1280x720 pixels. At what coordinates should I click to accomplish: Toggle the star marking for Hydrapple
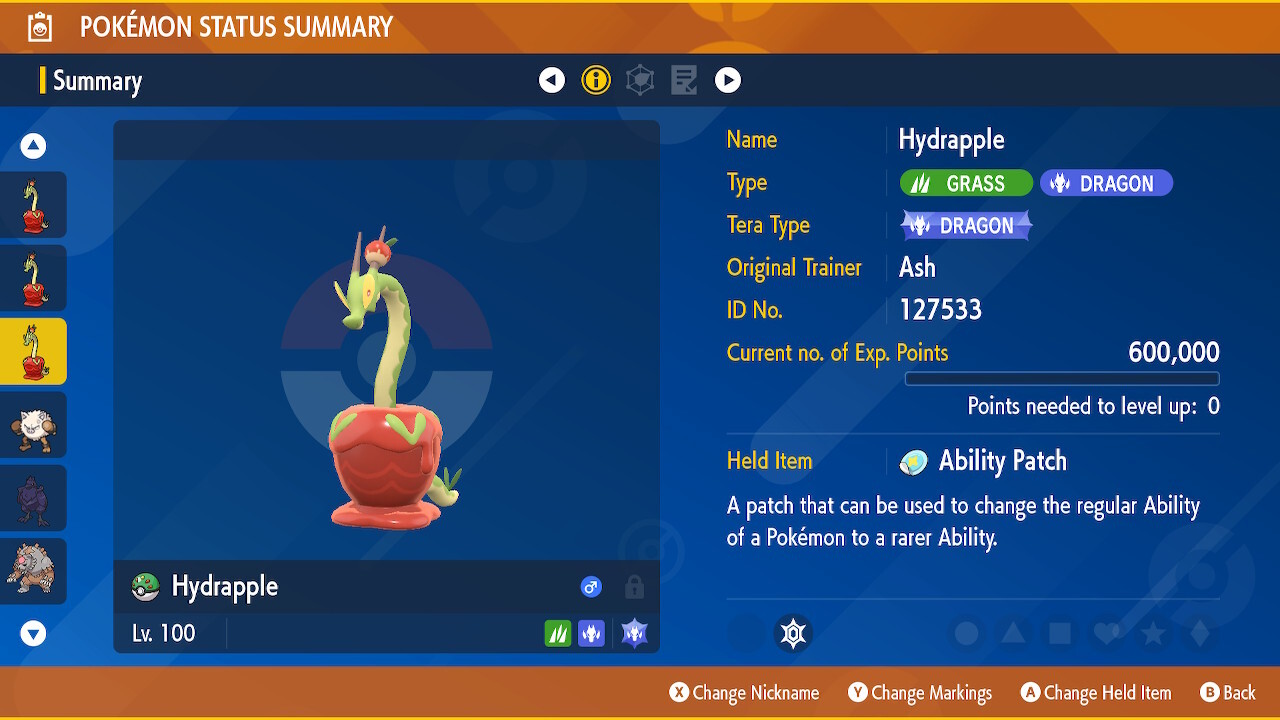point(1151,633)
